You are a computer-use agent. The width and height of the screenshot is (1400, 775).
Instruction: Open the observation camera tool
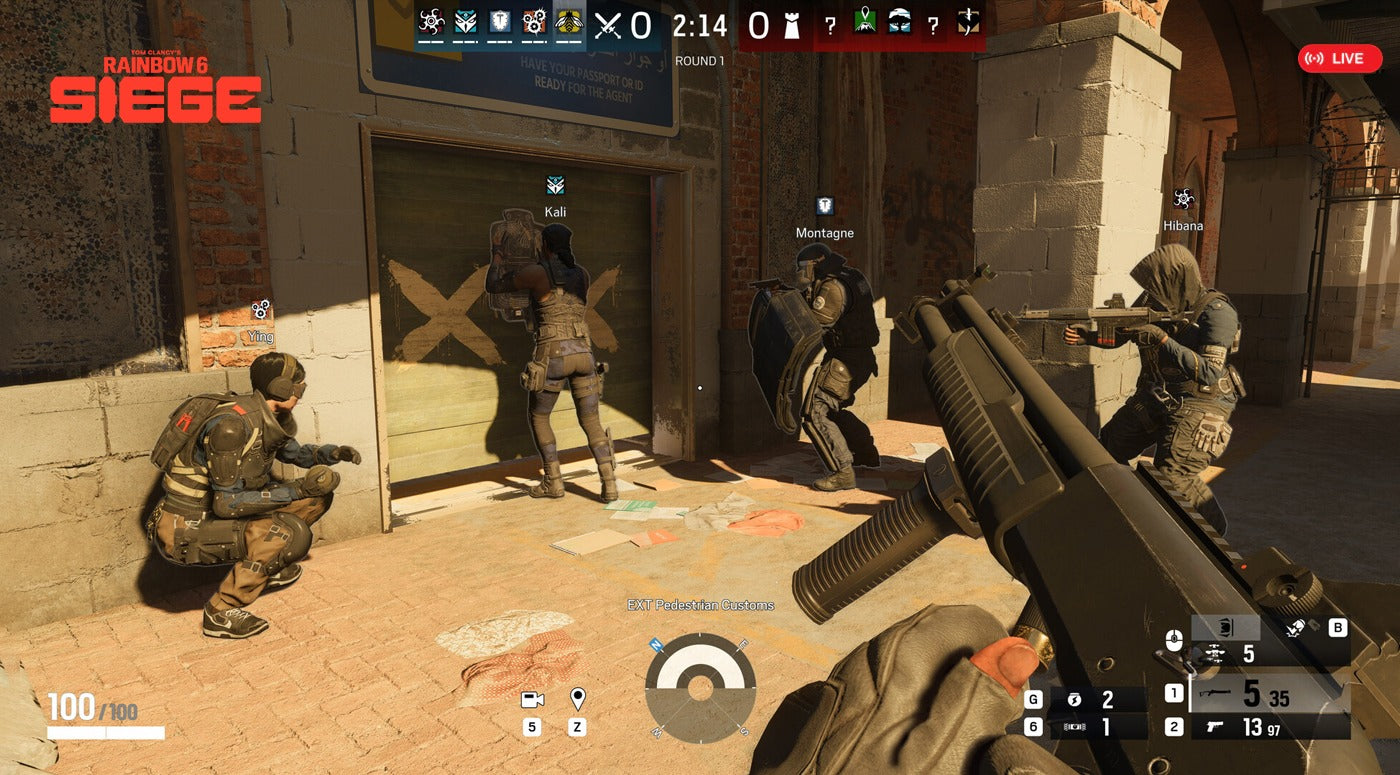point(532,700)
